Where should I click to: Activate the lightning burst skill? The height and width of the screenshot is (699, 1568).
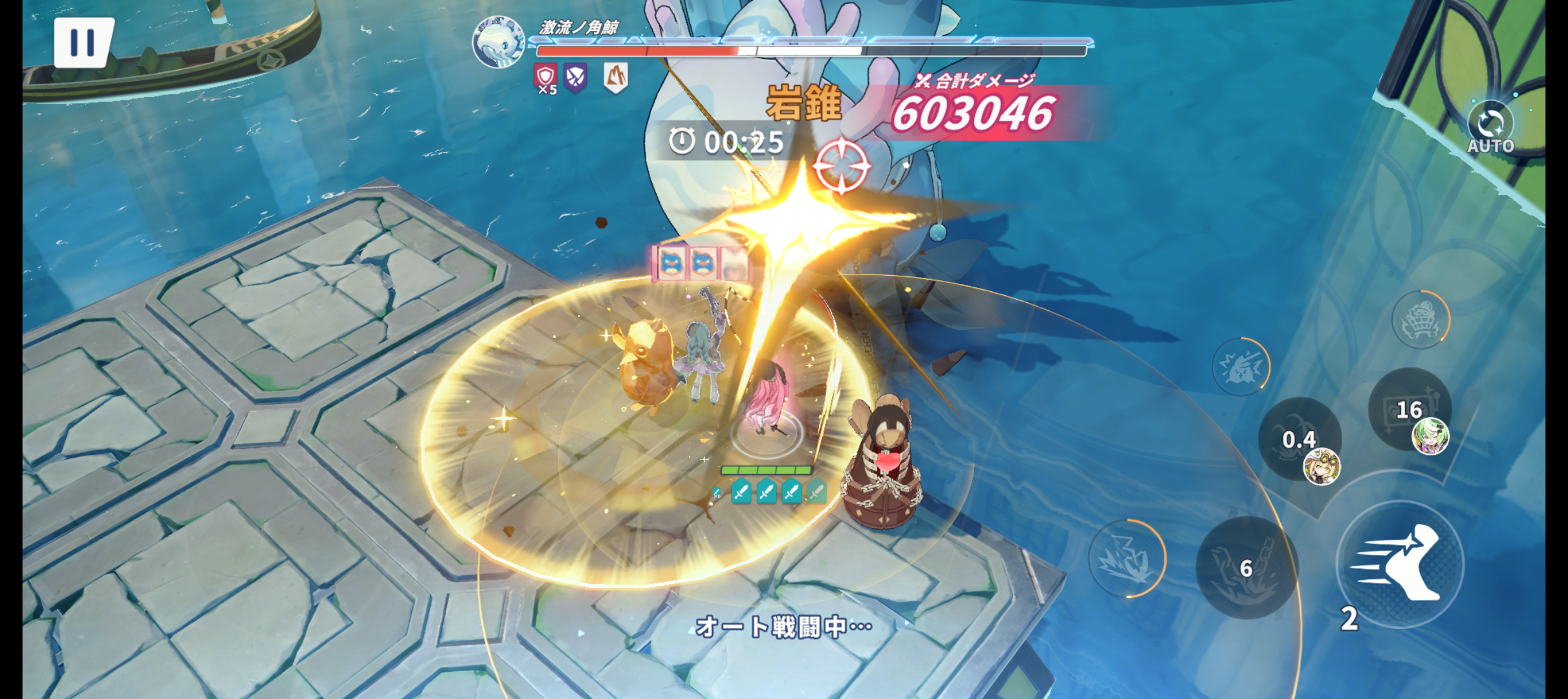tap(1126, 558)
